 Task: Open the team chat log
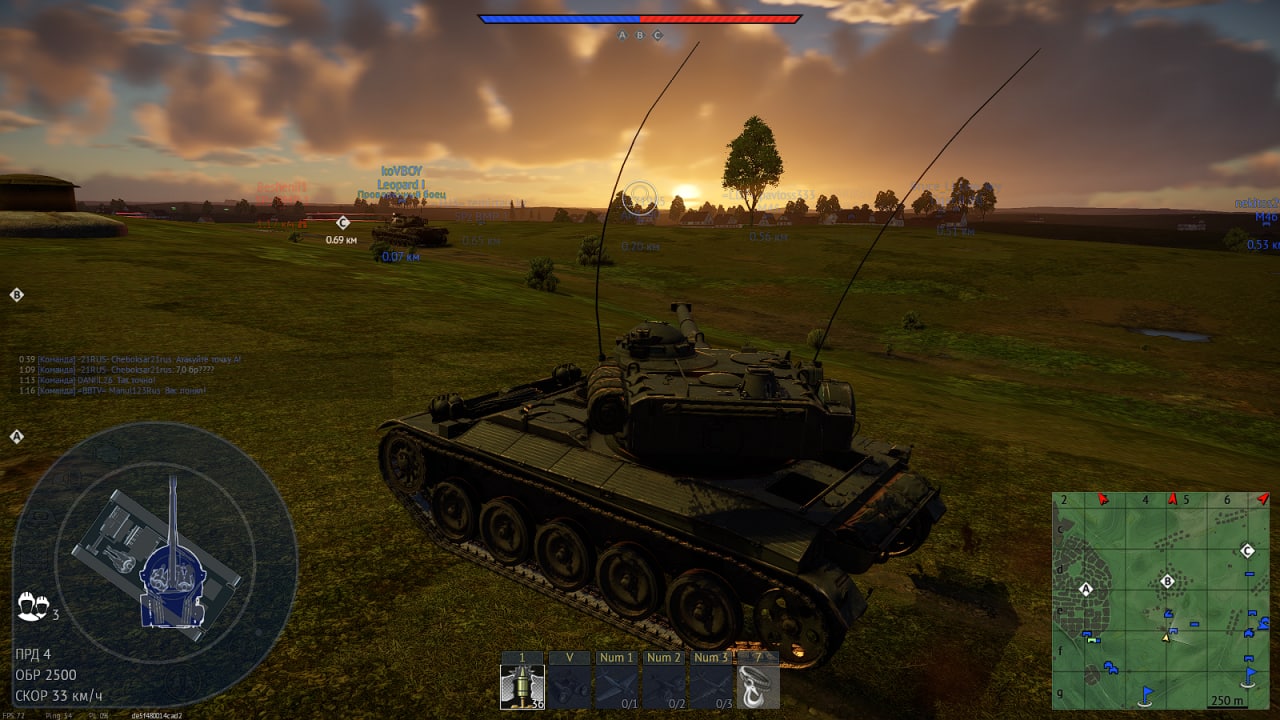pyautogui.click(x=130, y=374)
